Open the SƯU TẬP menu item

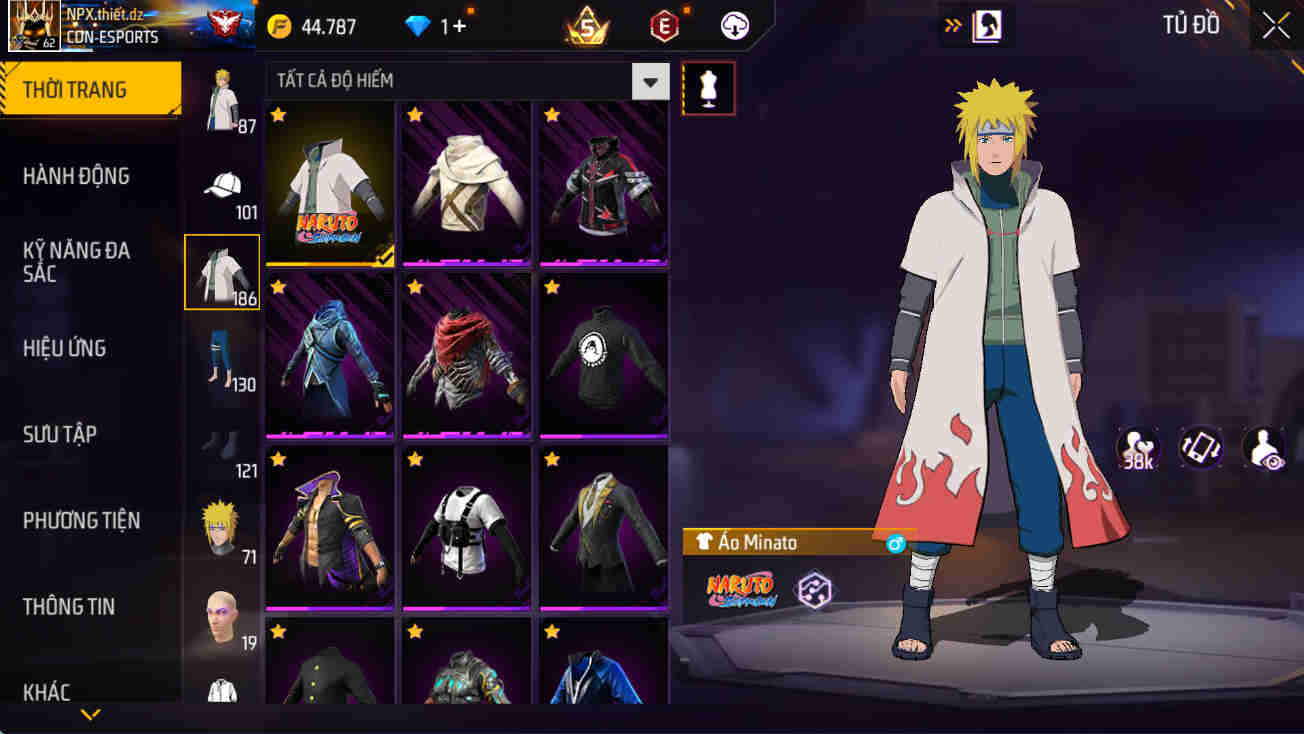tap(62, 434)
